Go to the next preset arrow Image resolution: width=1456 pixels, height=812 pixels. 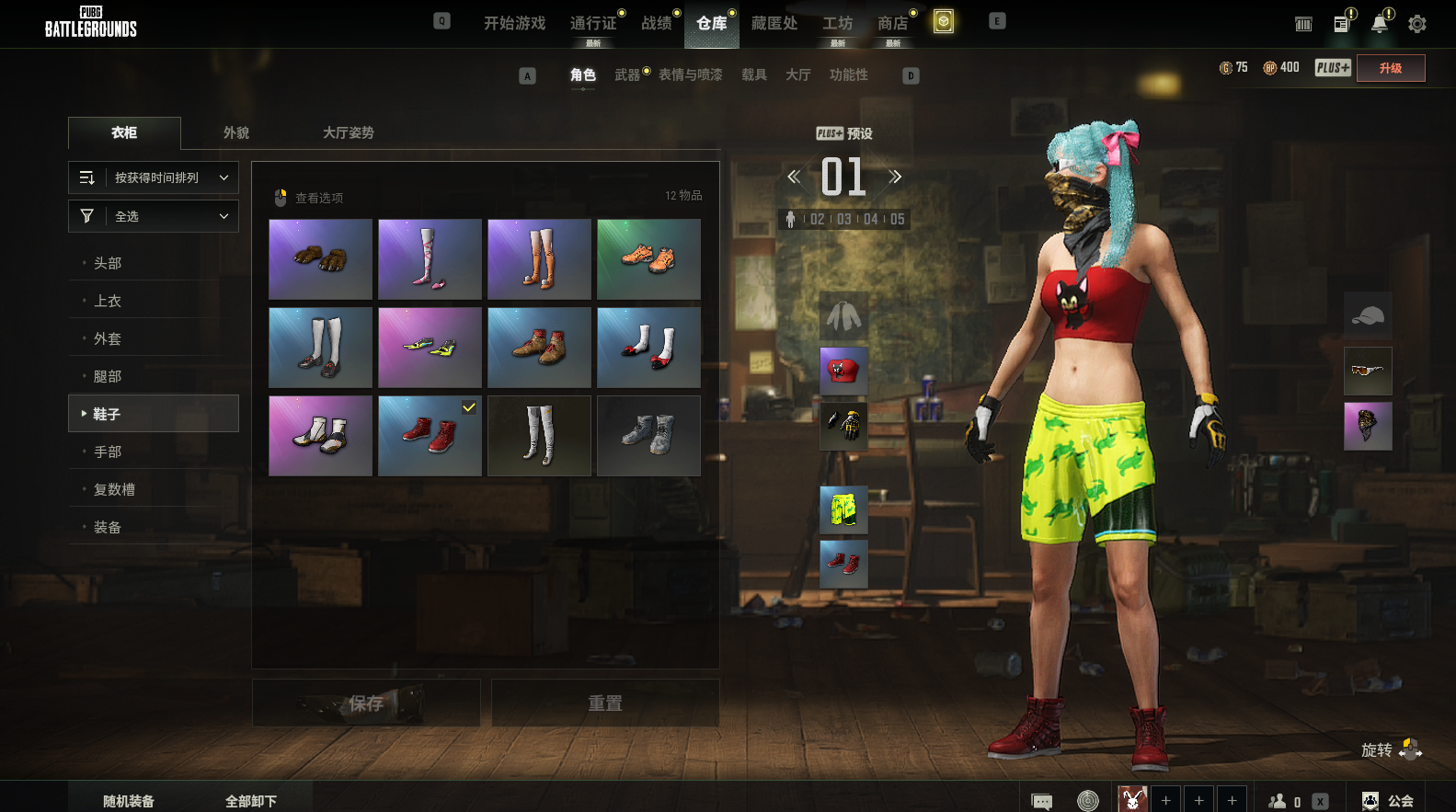895,177
